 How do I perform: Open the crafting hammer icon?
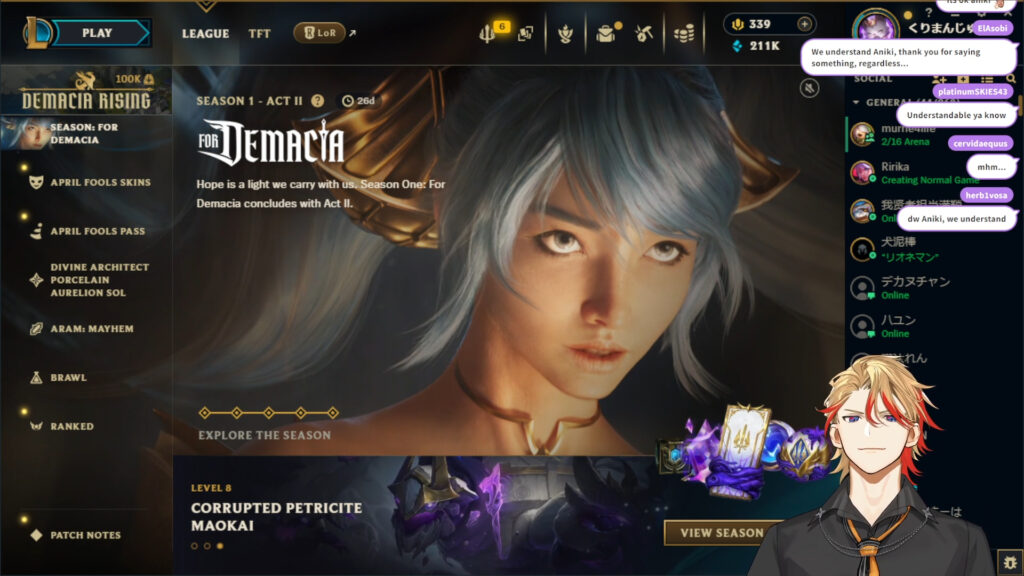tap(645, 34)
